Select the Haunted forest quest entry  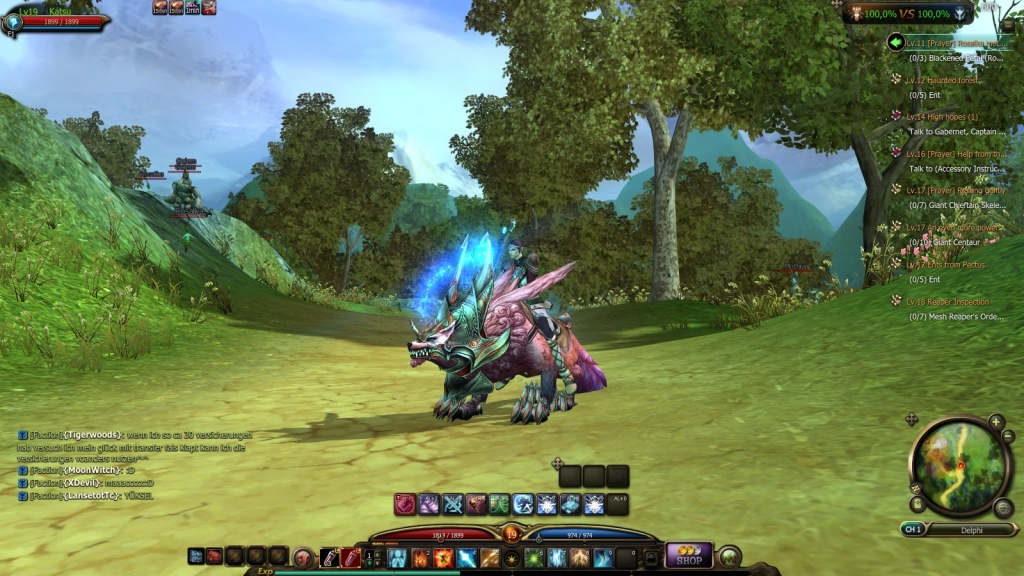(x=942, y=79)
